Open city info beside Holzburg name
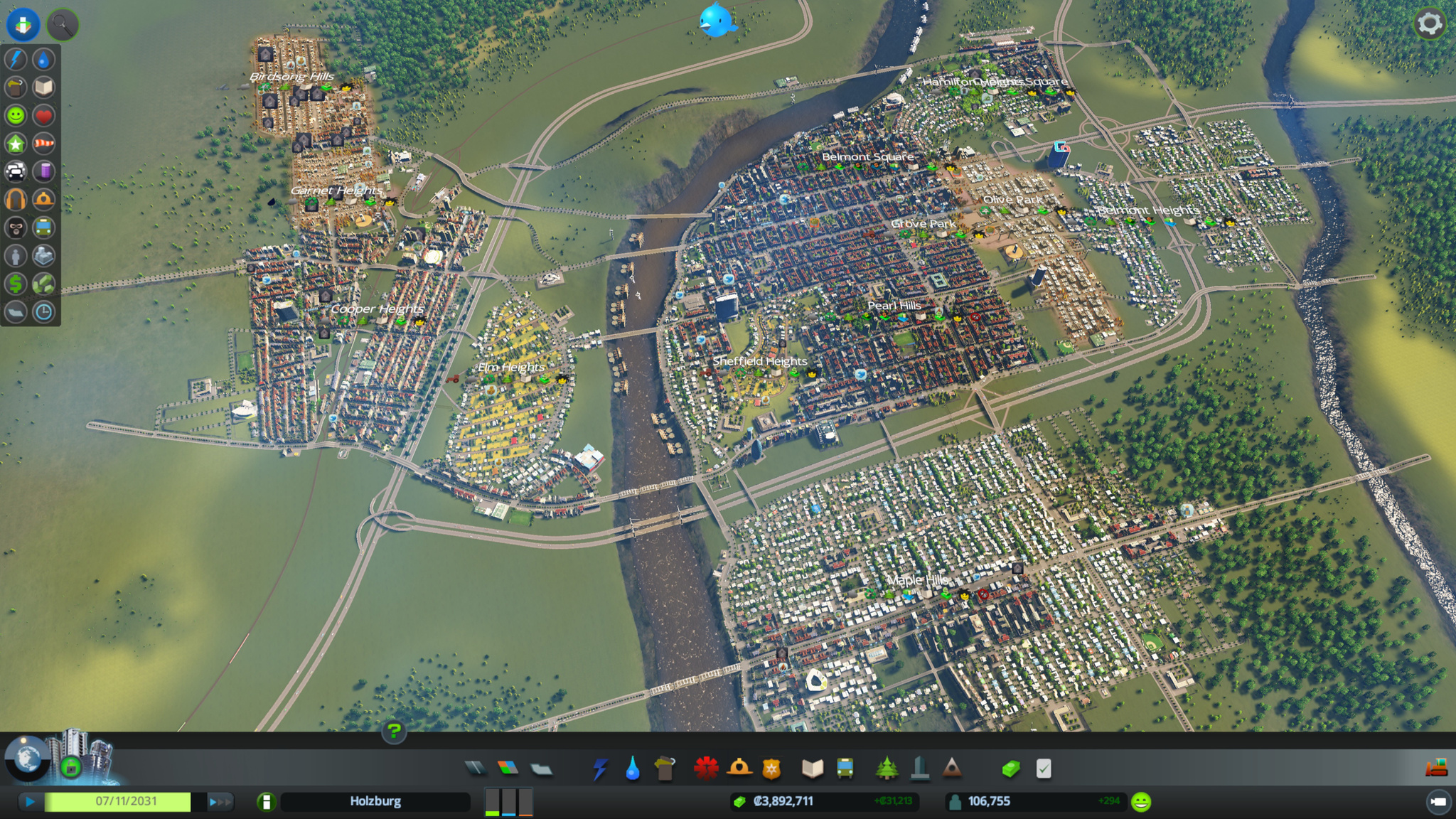1456x819 pixels. click(x=266, y=802)
